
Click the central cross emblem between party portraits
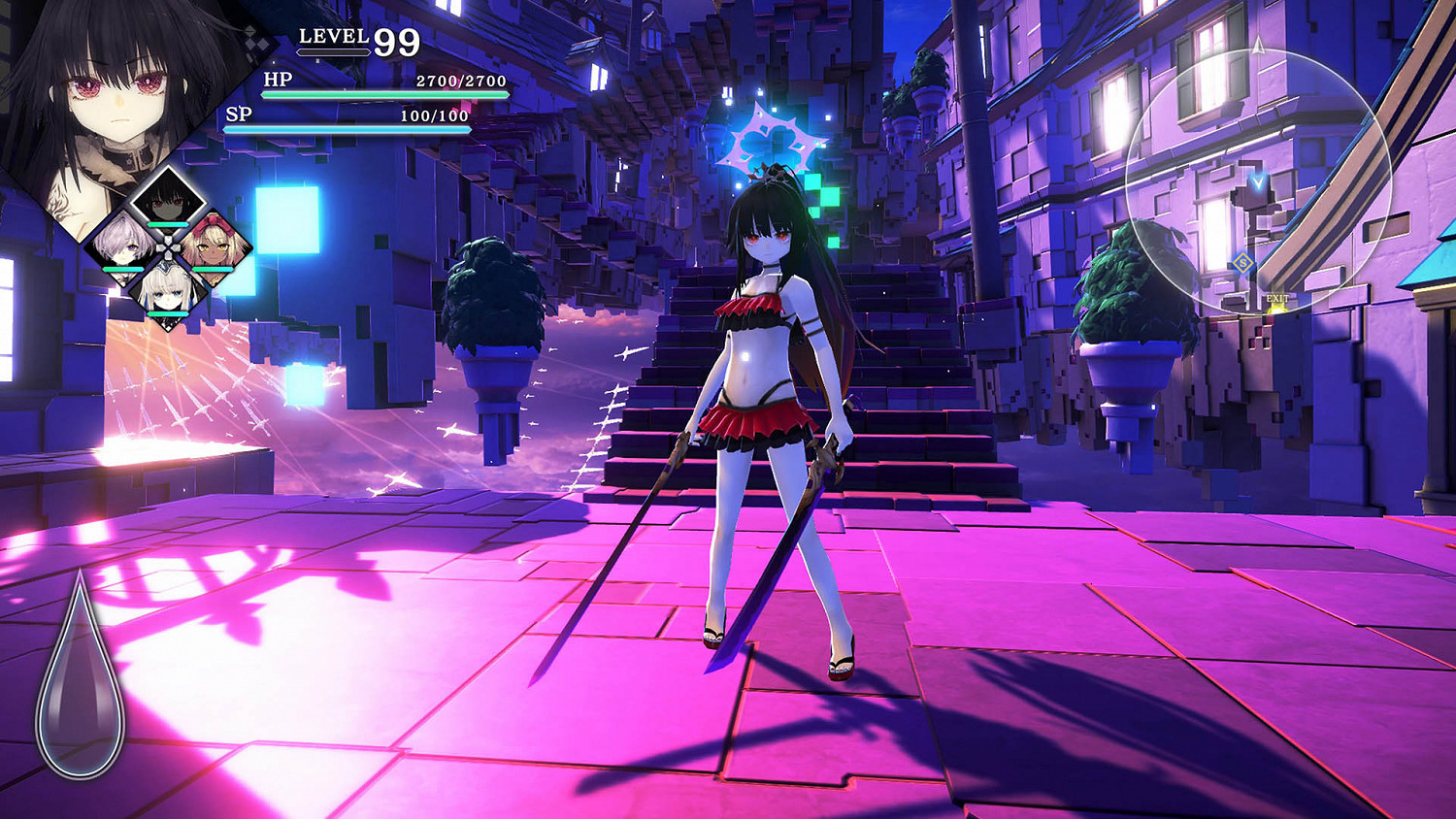[x=167, y=246]
